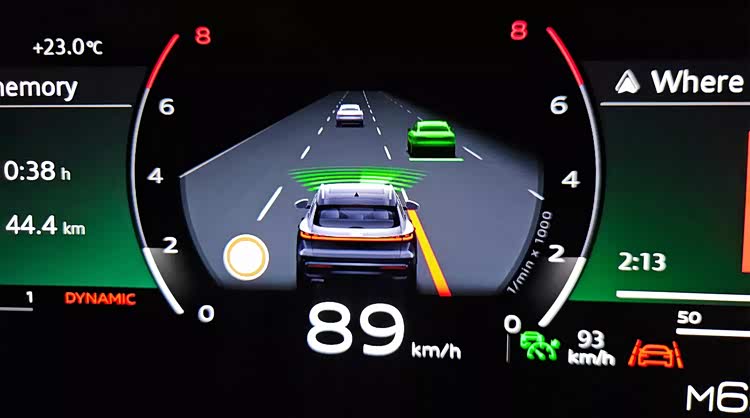Click the yellow circle indicator
Viewport: 750px width, 418px height.
[246, 257]
